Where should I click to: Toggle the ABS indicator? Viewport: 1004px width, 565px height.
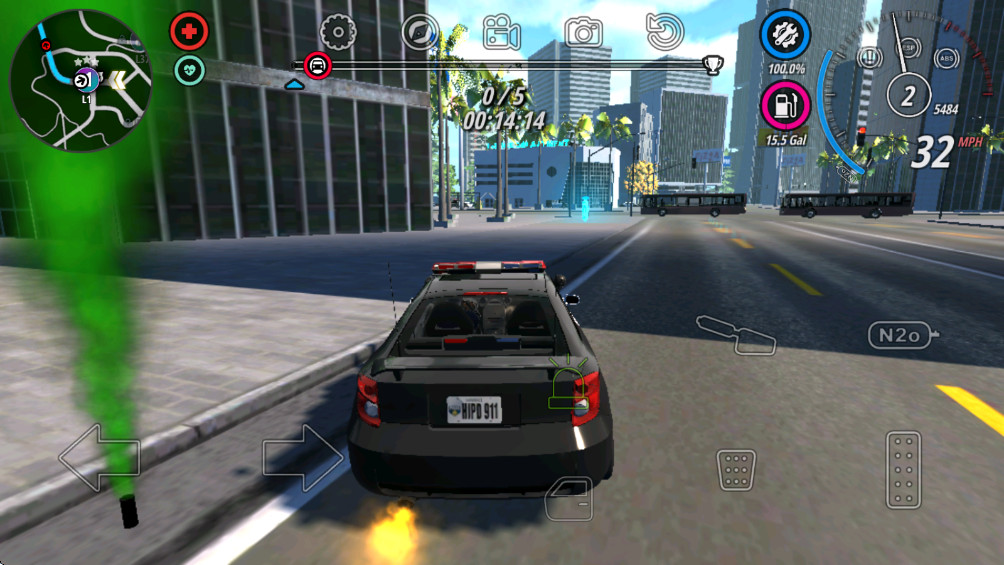(x=945, y=58)
